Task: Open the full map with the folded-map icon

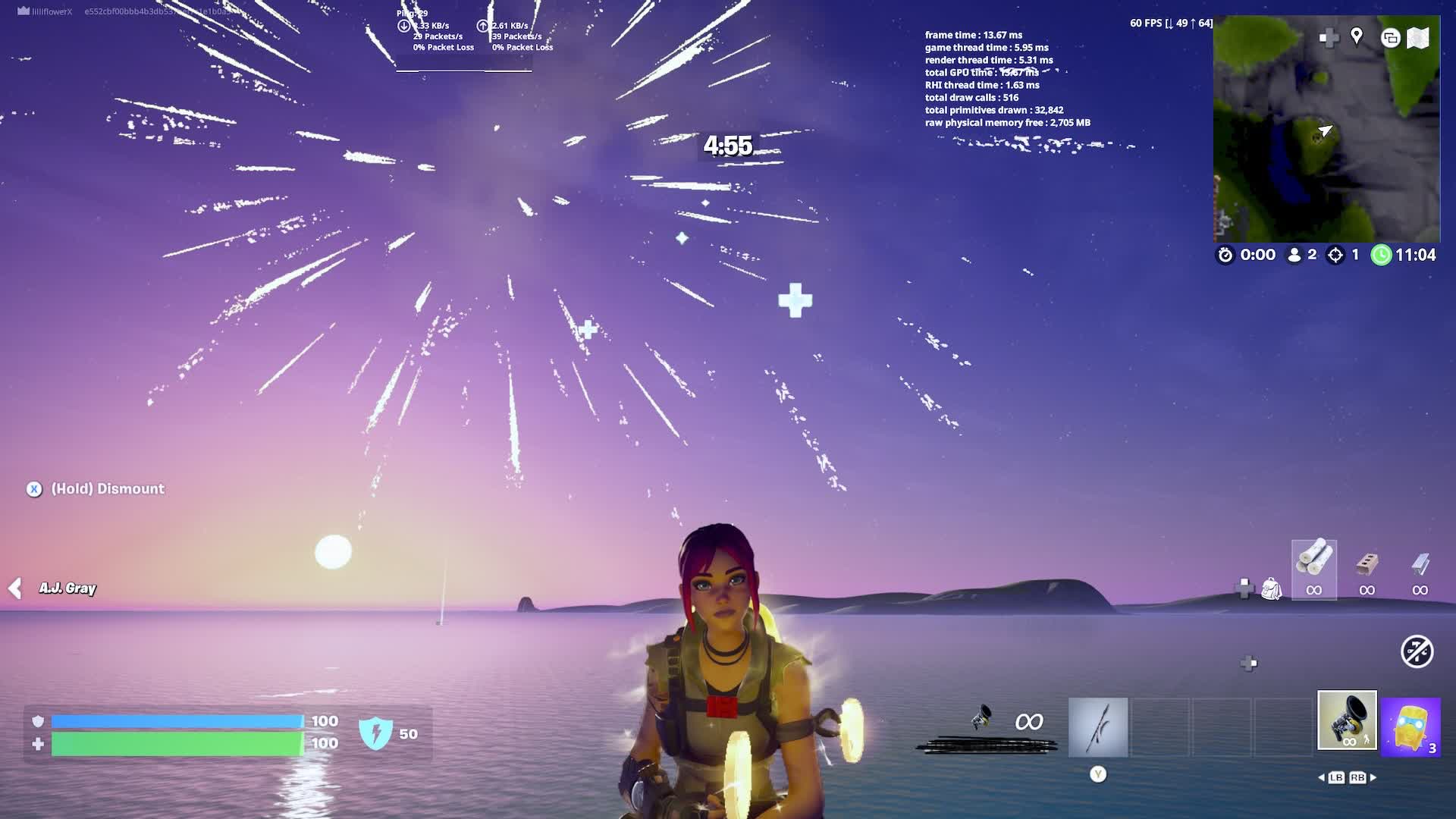Action: (1417, 38)
